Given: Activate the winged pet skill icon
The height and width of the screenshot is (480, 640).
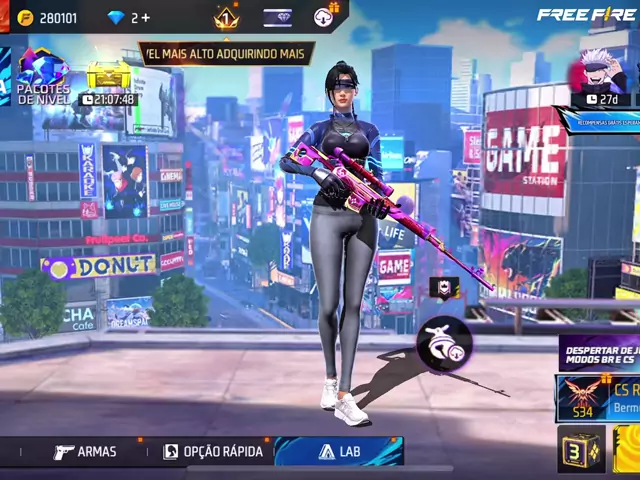Looking at the screenshot, I should [x=443, y=342].
